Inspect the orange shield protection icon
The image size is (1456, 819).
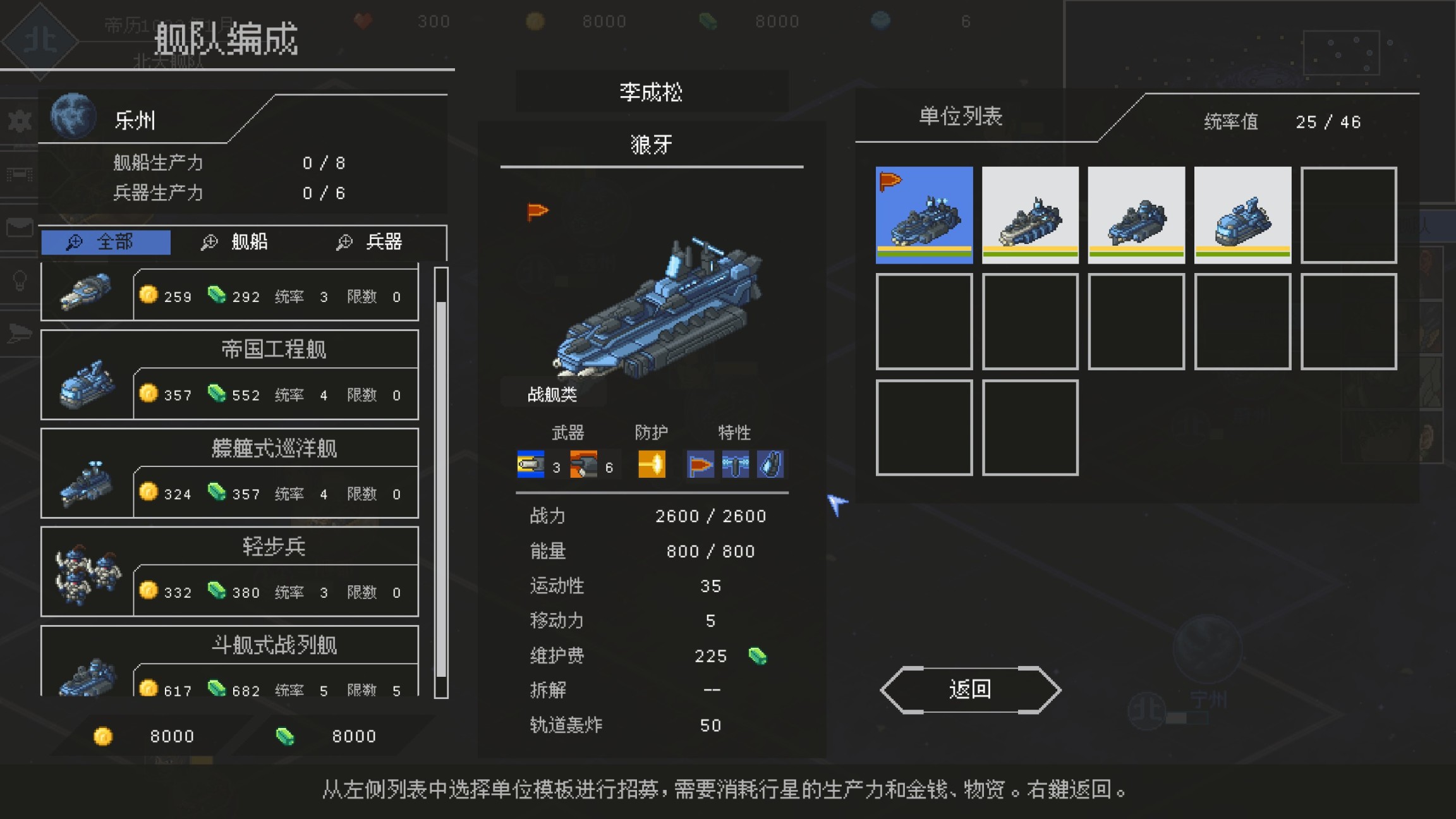click(651, 464)
